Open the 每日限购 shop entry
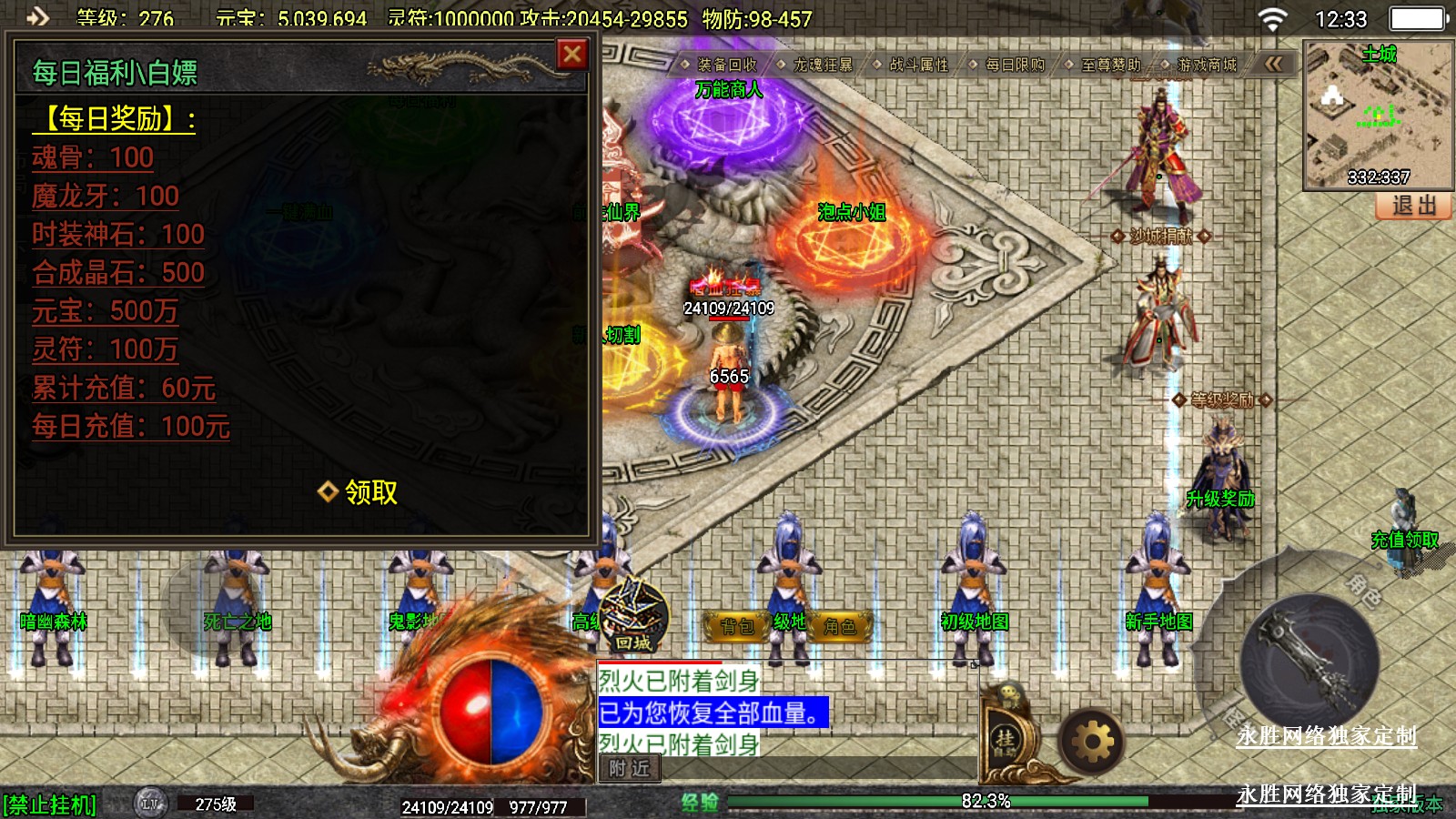Screen dimensions: 1456x819 1015,65
